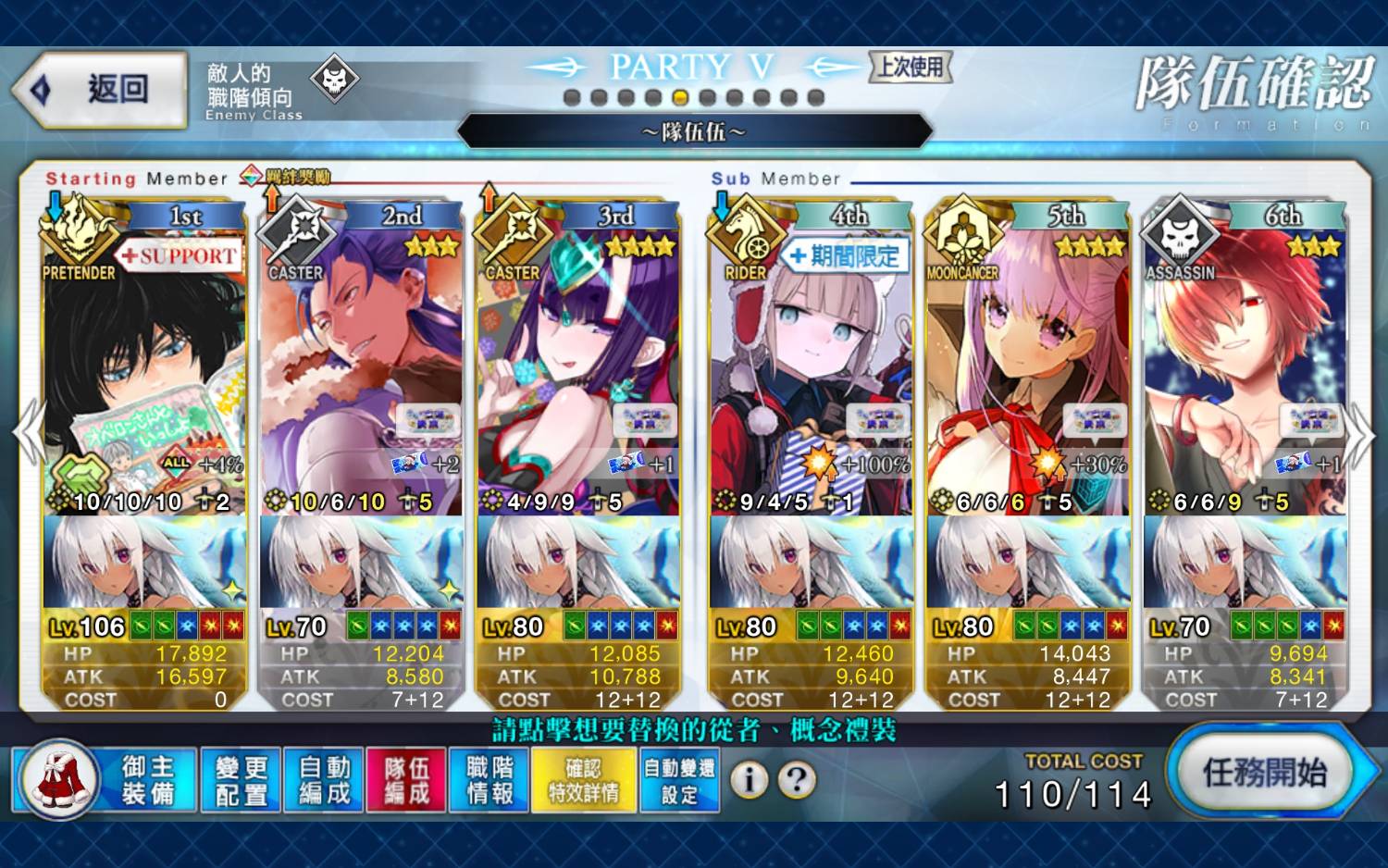
Task: Click 變更配置 to change arrangement
Action: click(241, 780)
